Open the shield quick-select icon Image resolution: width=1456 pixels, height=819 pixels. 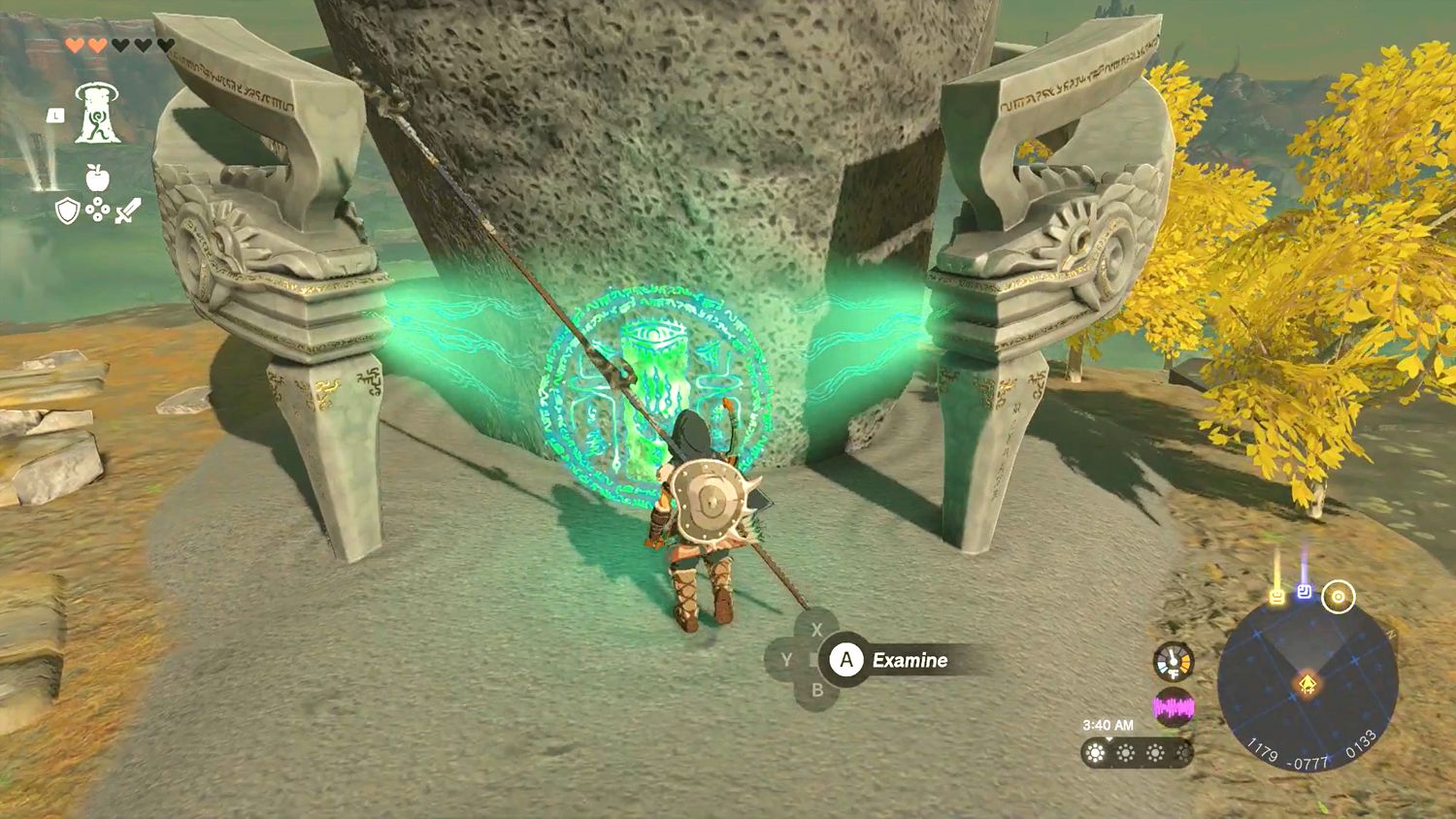pyautogui.click(x=66, y=211)
